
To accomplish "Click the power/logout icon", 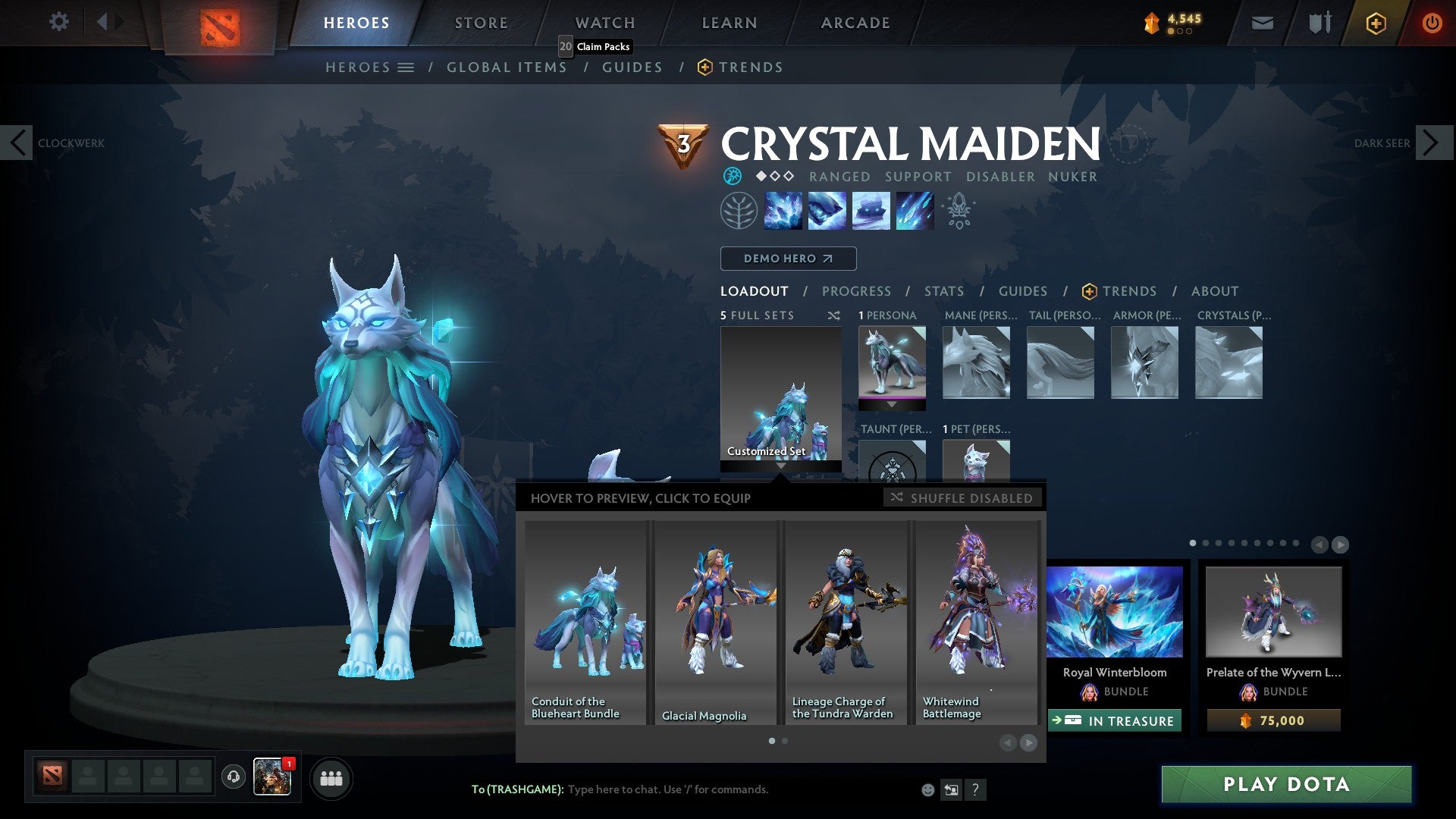I will pos(1432,23).
